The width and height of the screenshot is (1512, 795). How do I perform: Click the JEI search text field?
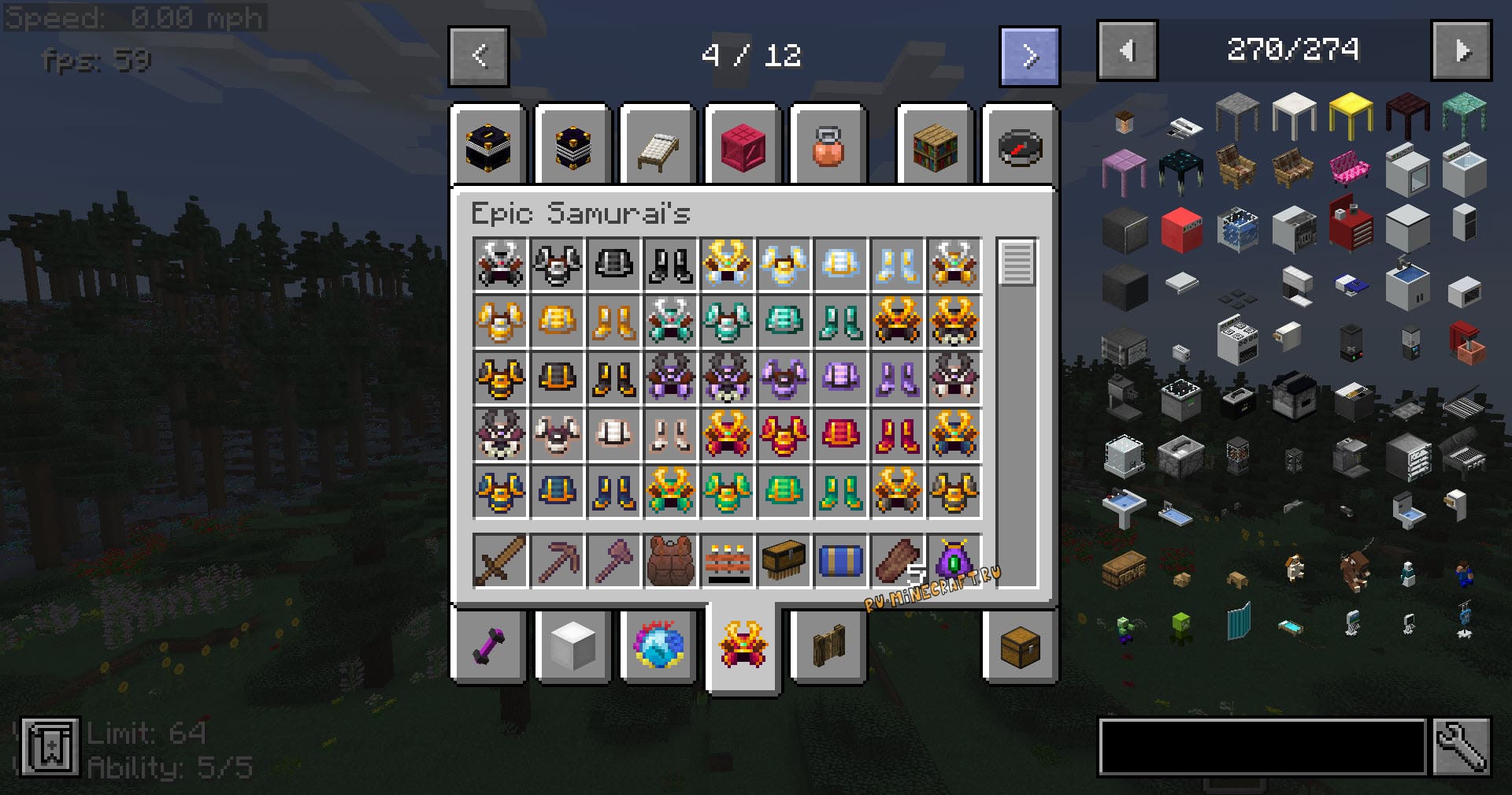(1262, 746)
